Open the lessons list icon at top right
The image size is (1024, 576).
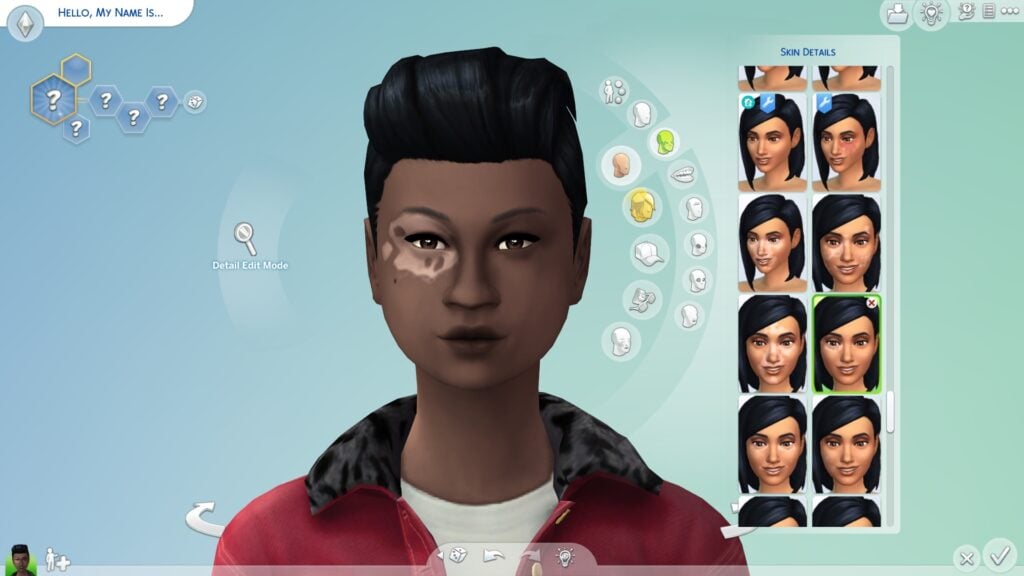989,11
